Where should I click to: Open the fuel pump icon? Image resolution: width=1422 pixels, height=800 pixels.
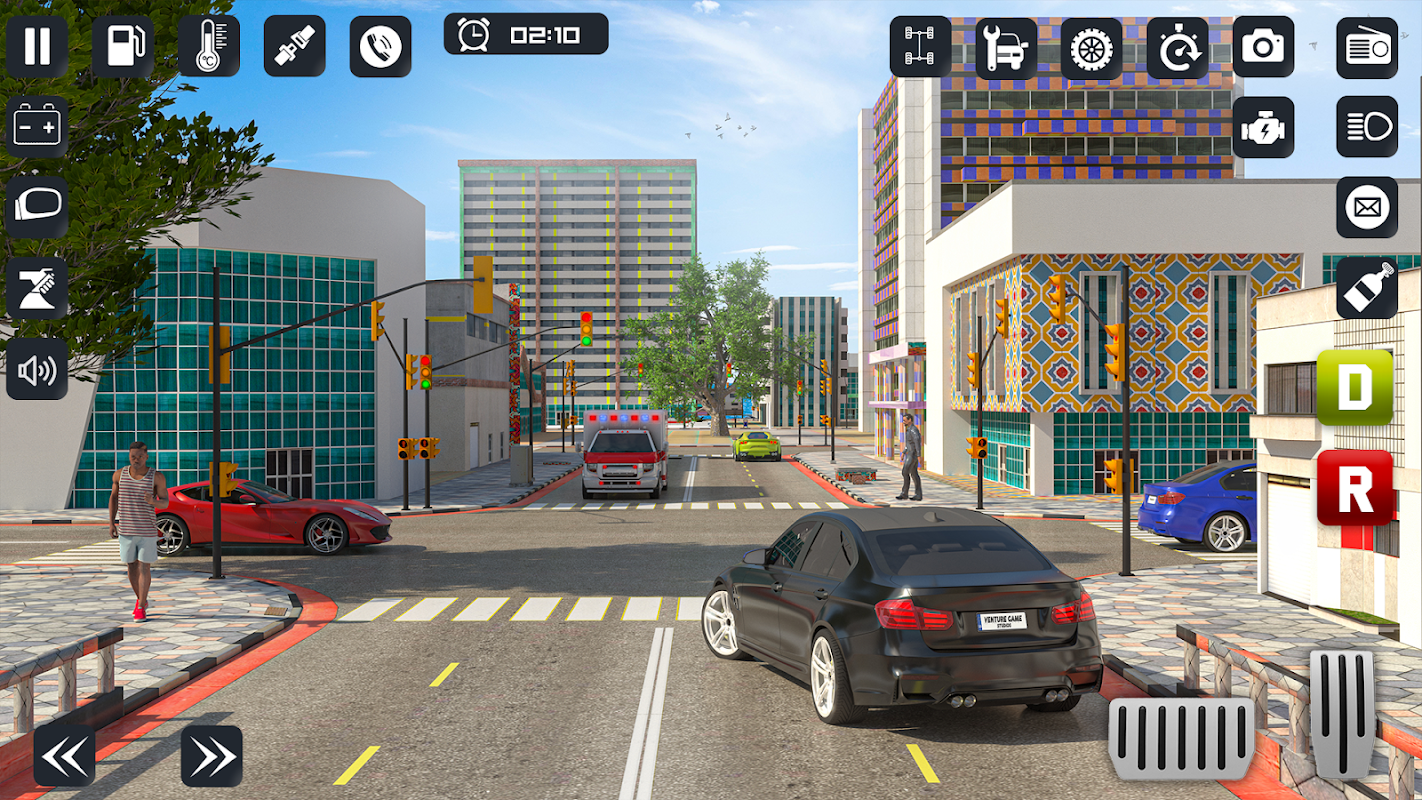(x=123, y=47)
